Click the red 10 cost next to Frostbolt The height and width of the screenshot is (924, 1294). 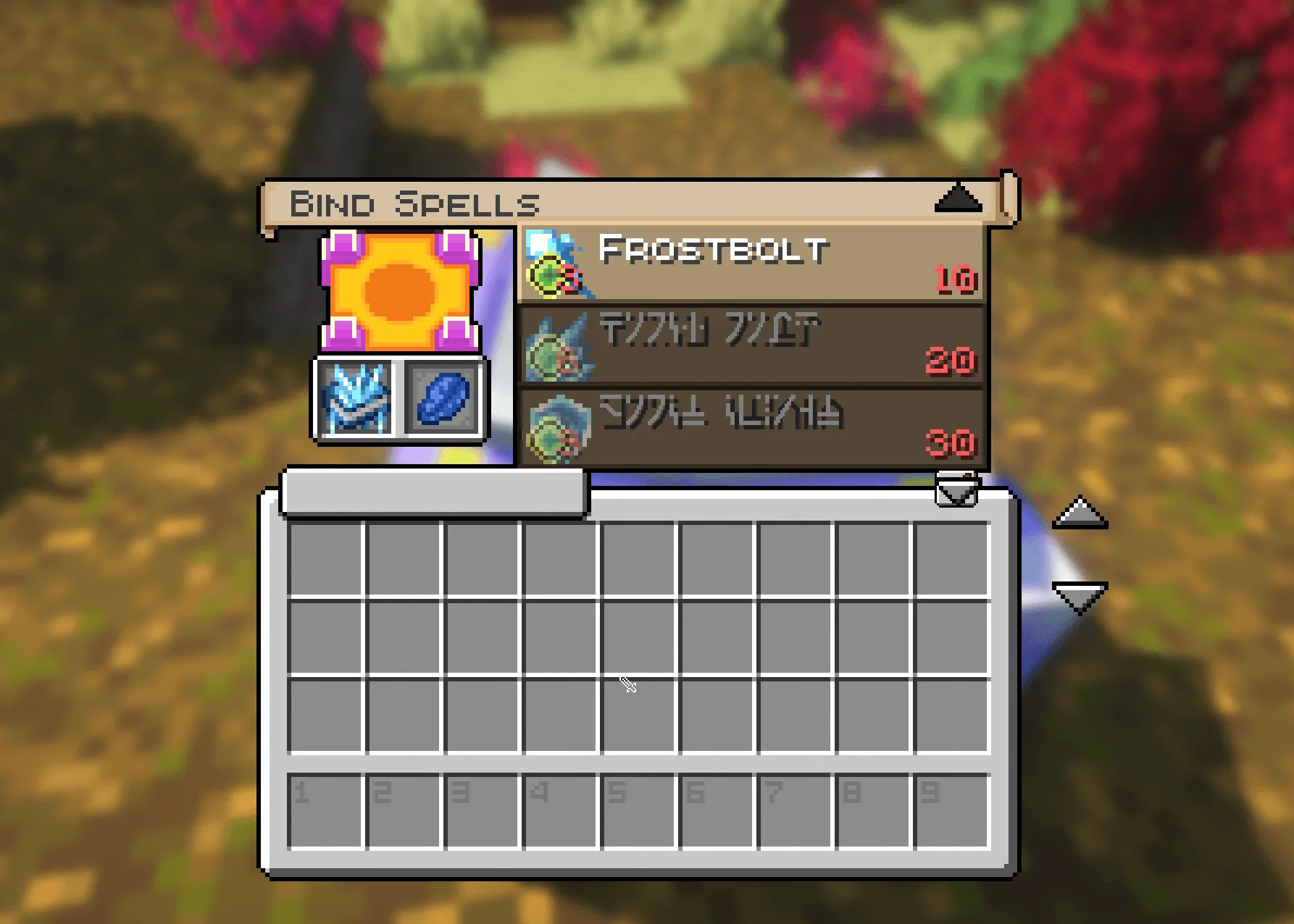956,280
